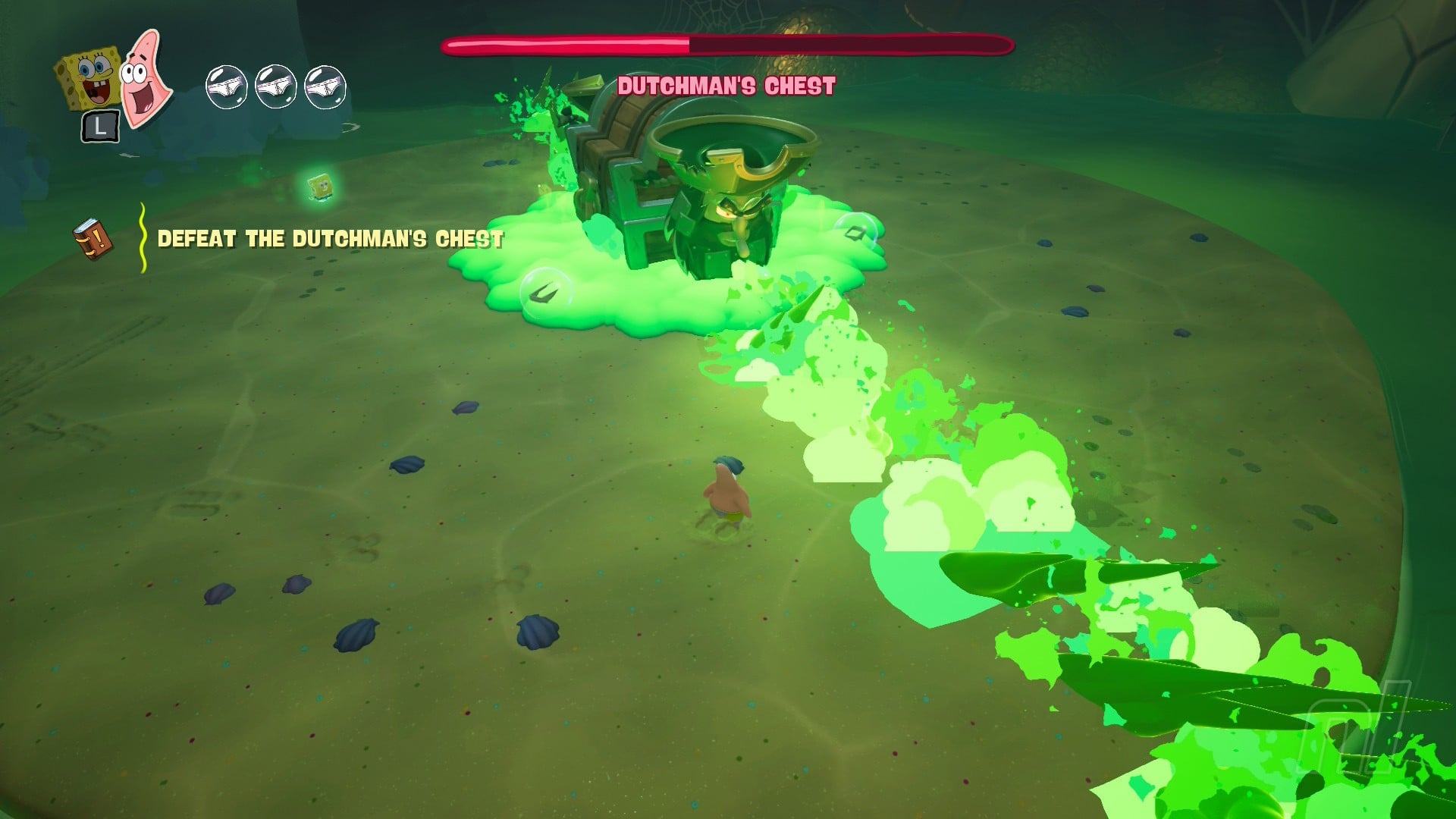
Task: Select the SpongeBob character portrait
Action: [89, 77]
